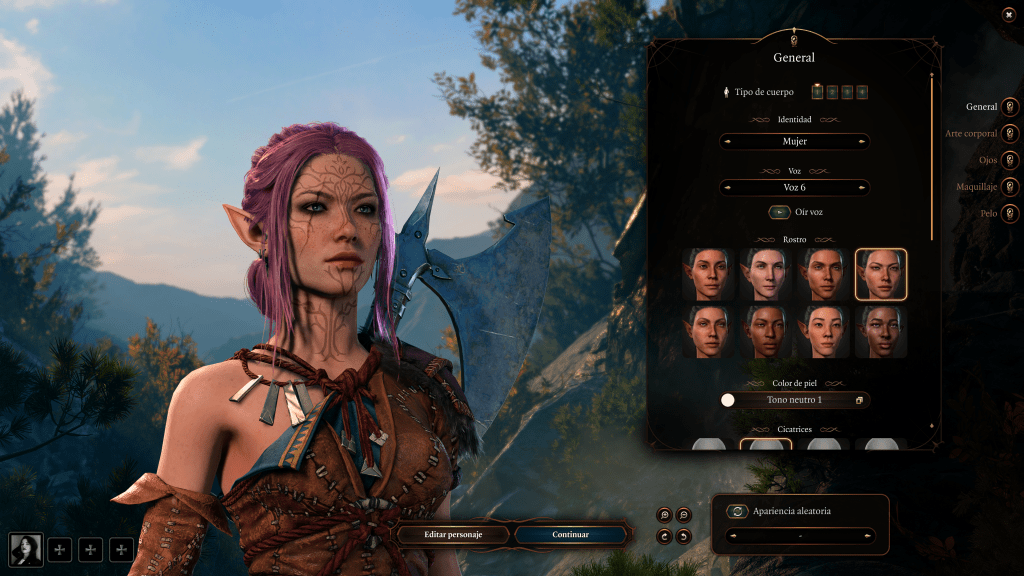Select the Pelo section
Image resolution: width=1024 pixels, height=576 pixels.
coord(1011,213)
